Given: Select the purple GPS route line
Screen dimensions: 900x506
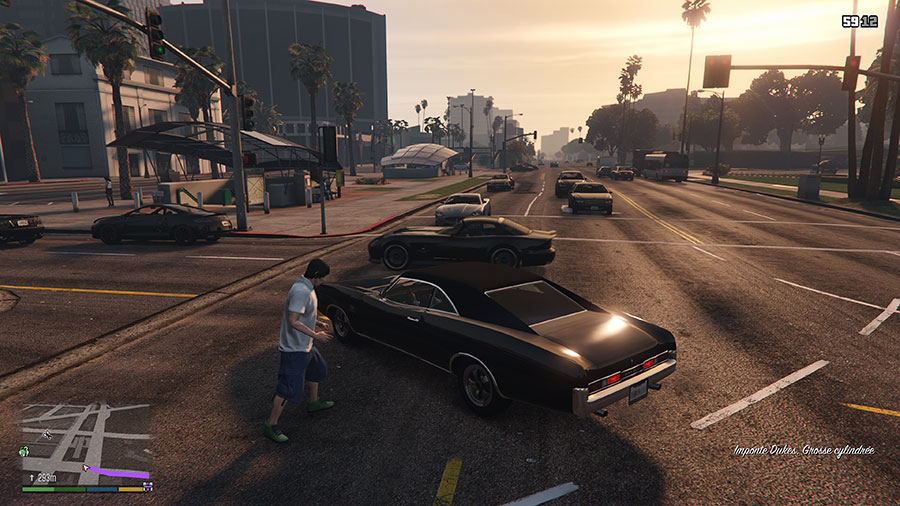Looking at the screenshot, I should pyautogui.click(x=118, y=472).
